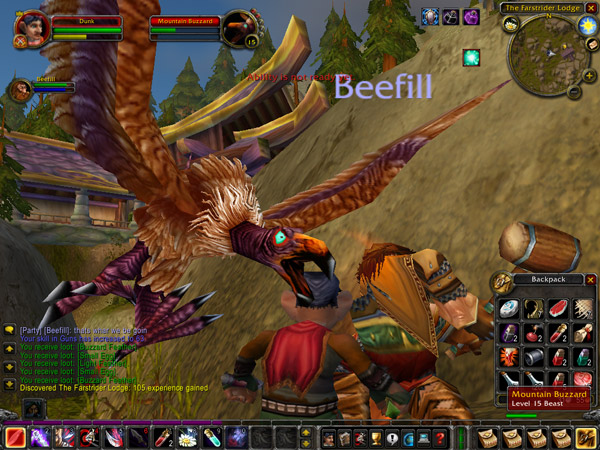Pick the red meat slab in the backpack
Screen dimensions: 600x450
point(558,309)
